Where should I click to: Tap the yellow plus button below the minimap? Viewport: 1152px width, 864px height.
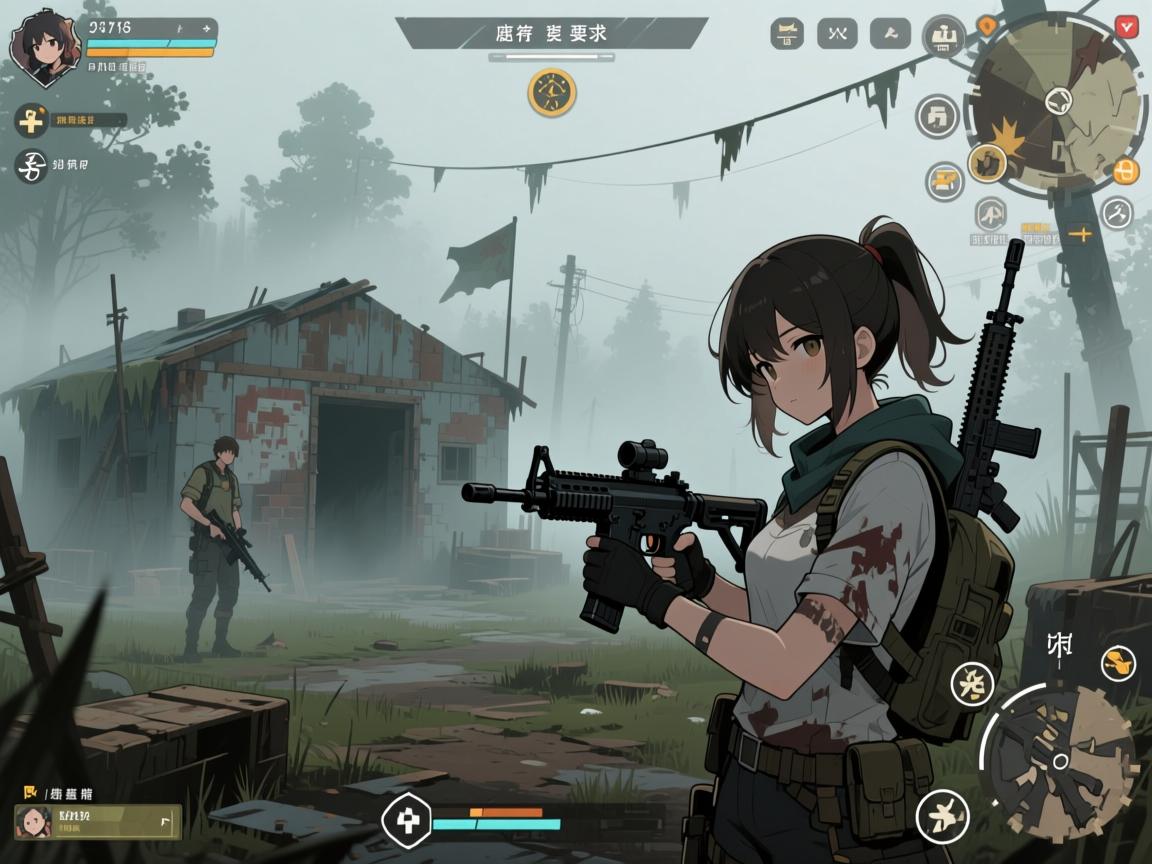click(1080, 235)
